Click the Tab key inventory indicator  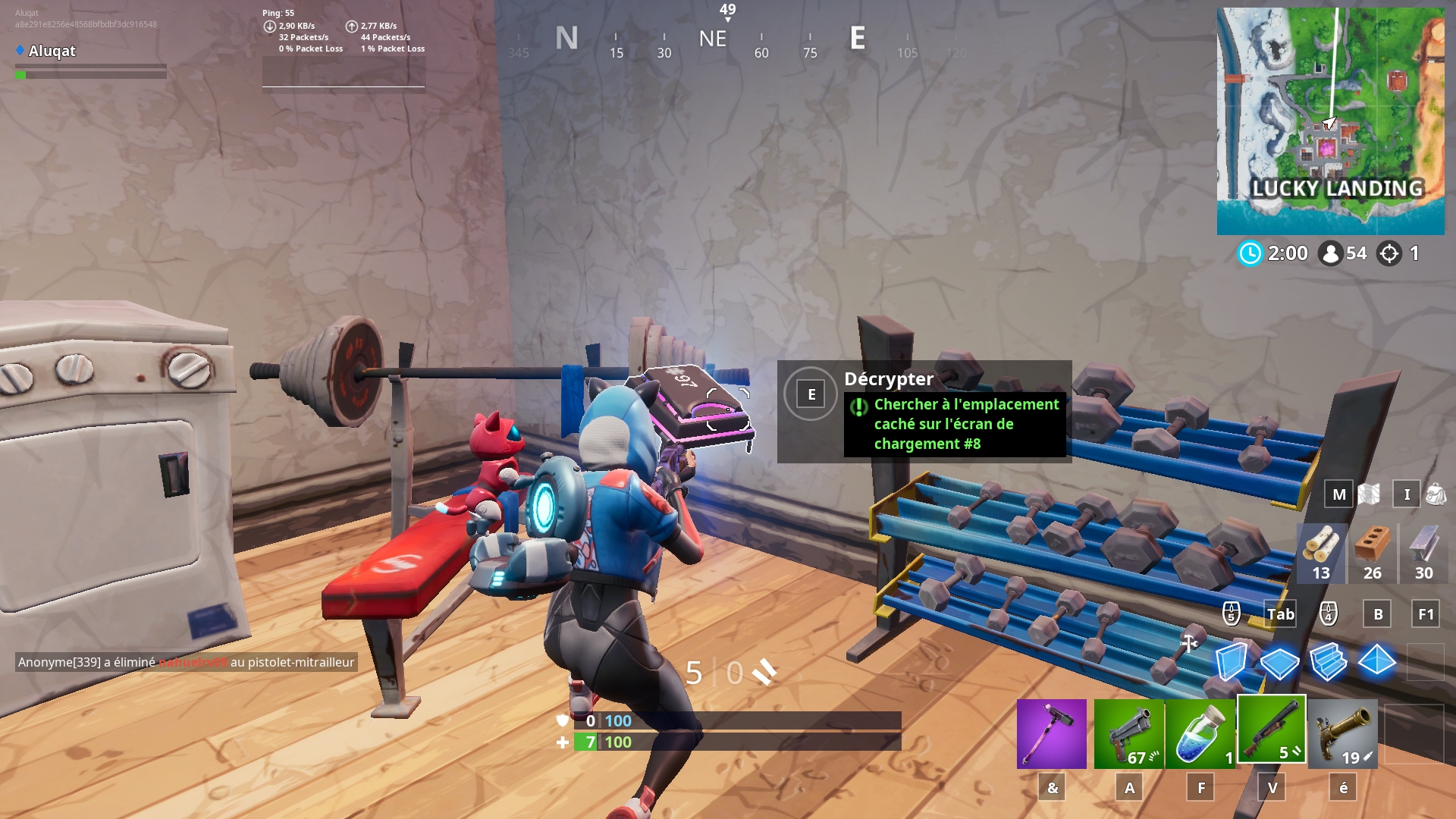tap(1281, 614)
